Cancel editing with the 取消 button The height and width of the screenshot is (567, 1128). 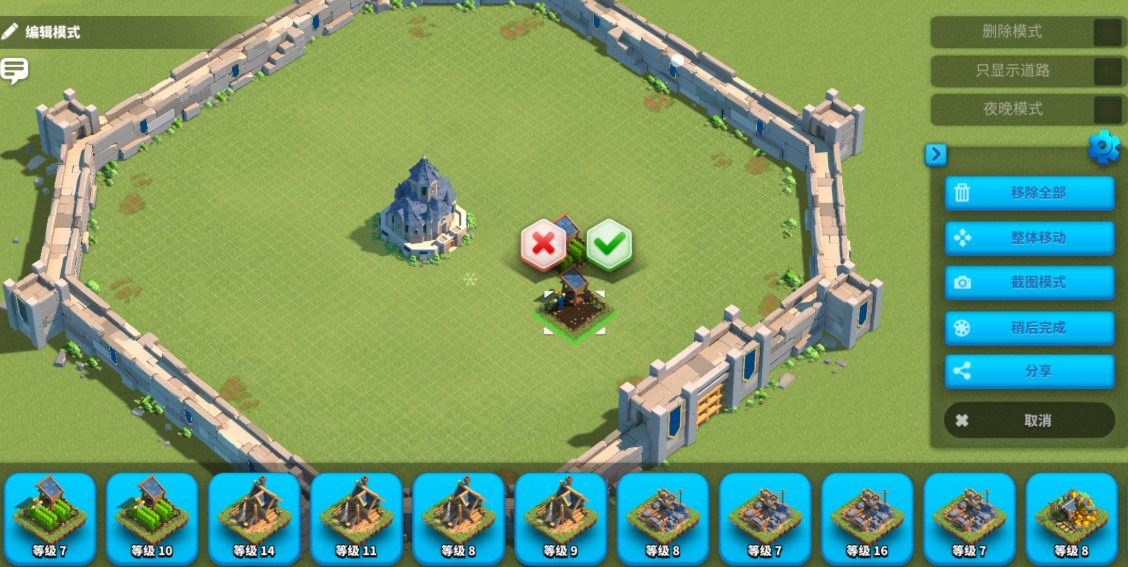[1029, 421]
